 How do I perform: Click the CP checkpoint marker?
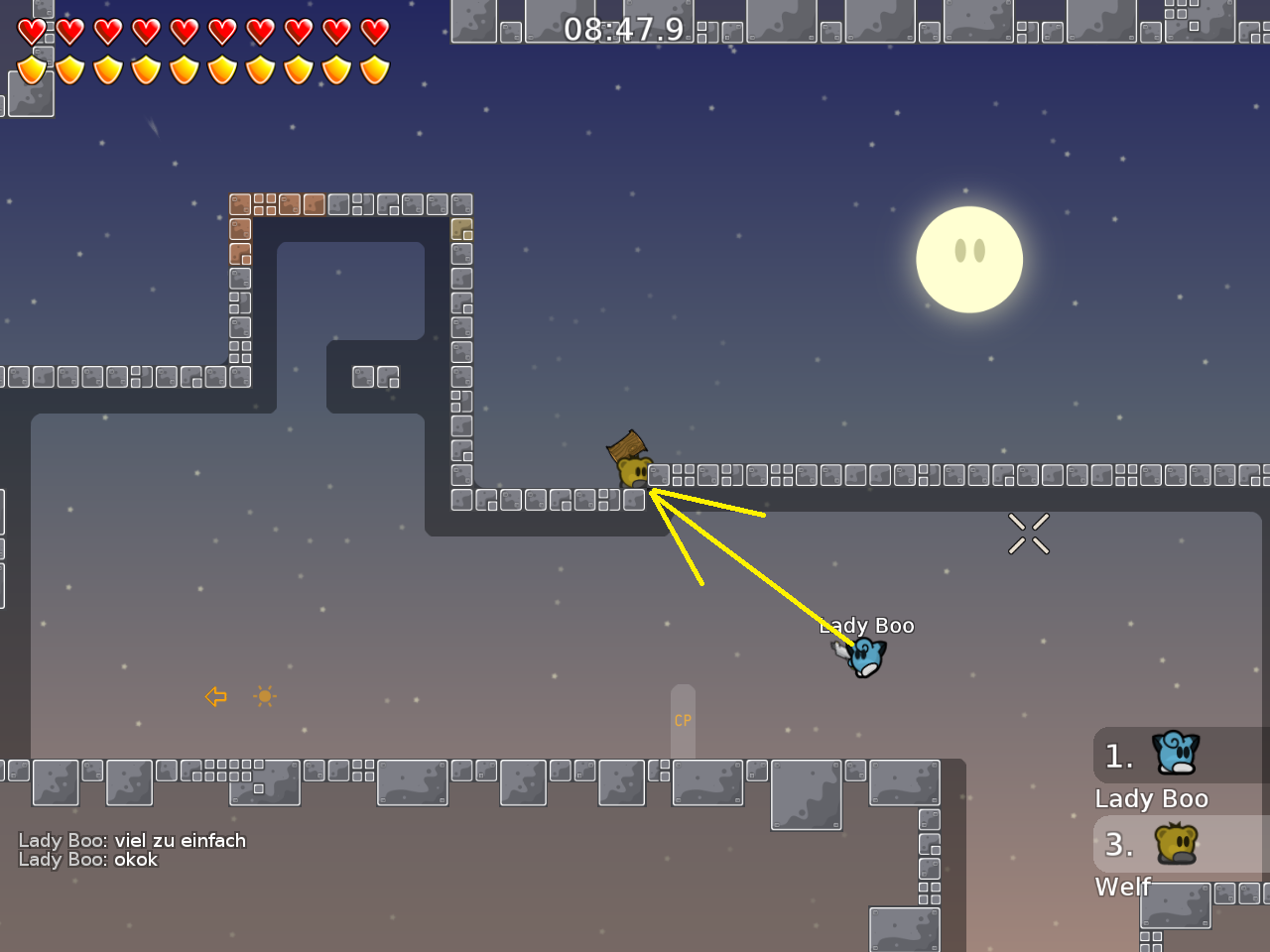[682, 720]
